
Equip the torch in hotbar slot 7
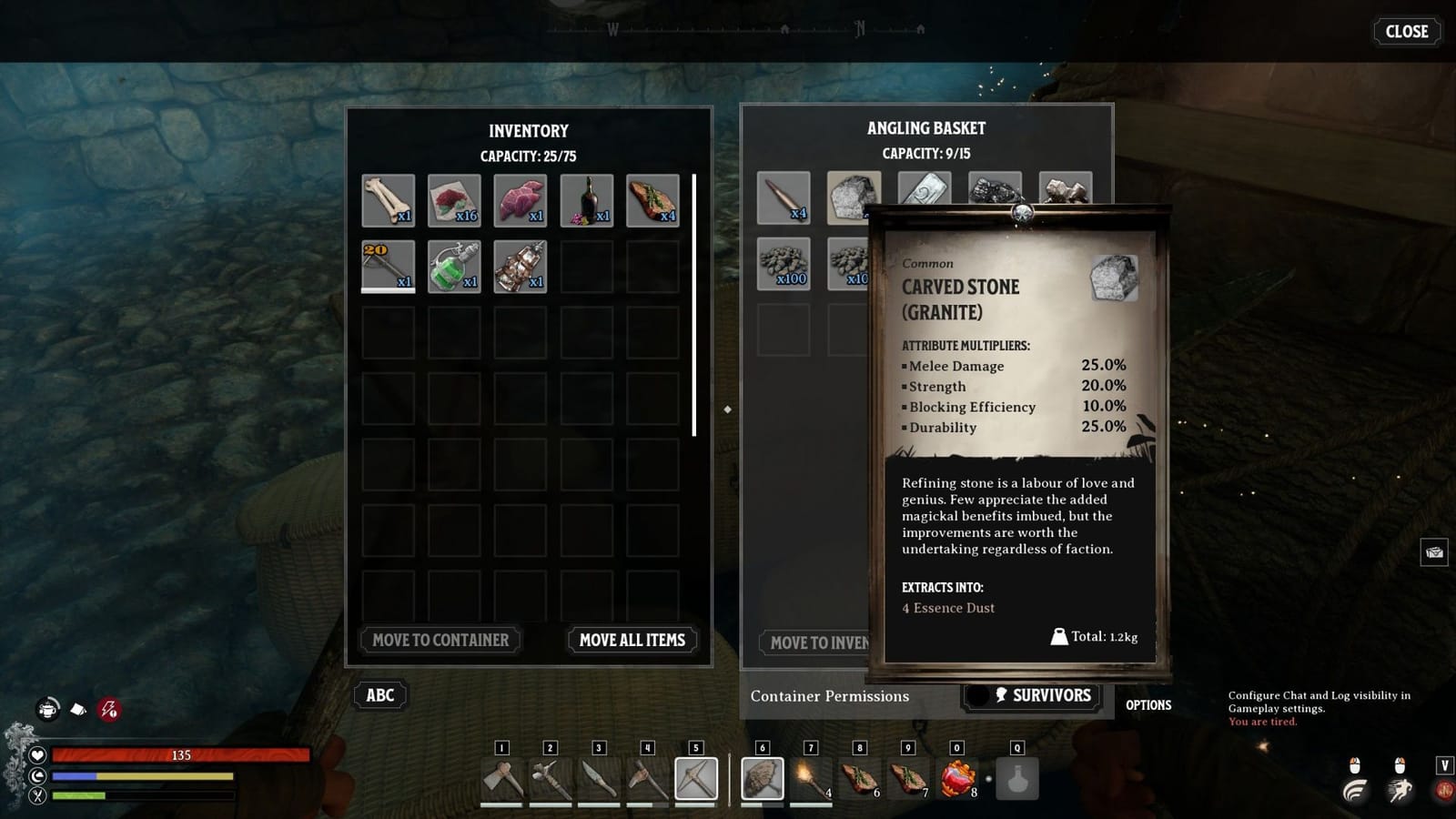[x=812, y=780]
